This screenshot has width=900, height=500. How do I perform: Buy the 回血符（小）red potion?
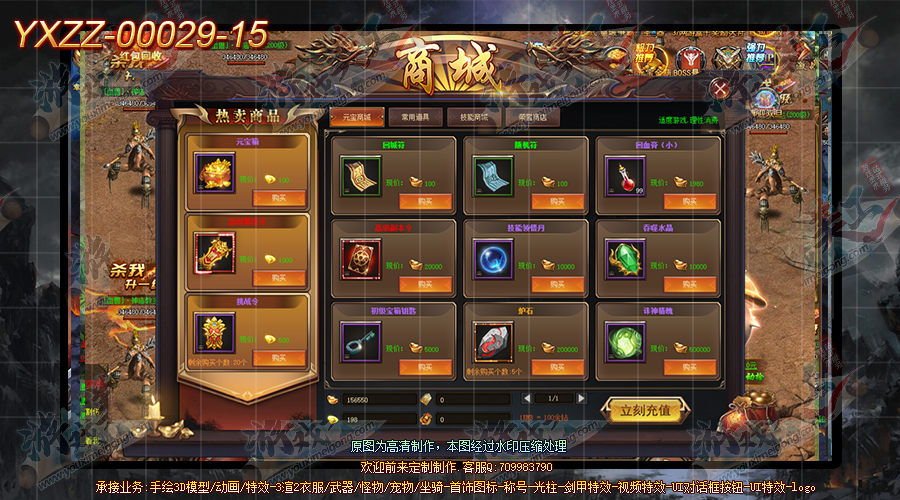click(x=689, y=201)
